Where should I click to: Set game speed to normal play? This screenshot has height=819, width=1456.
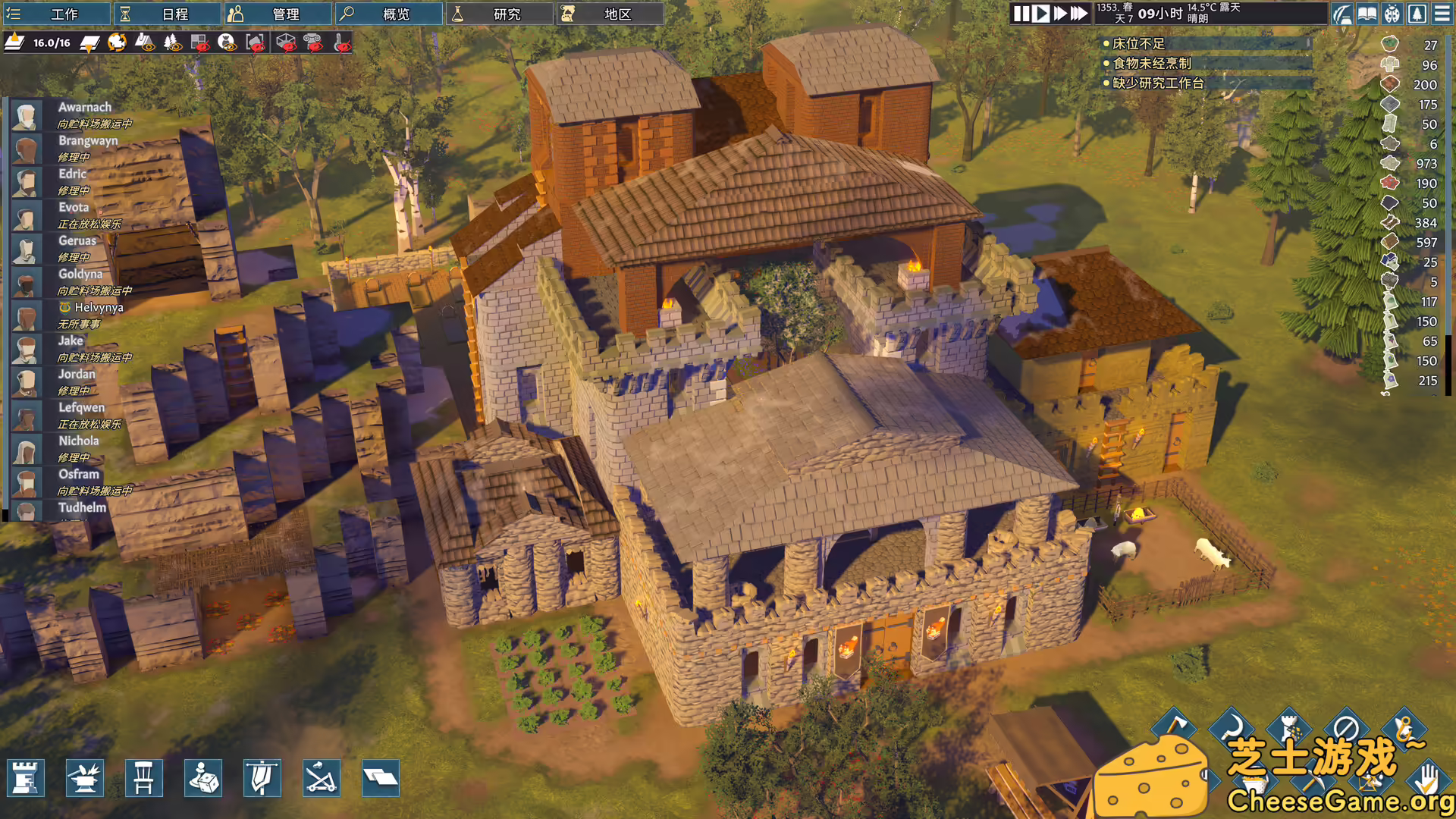click(1041, 14)
